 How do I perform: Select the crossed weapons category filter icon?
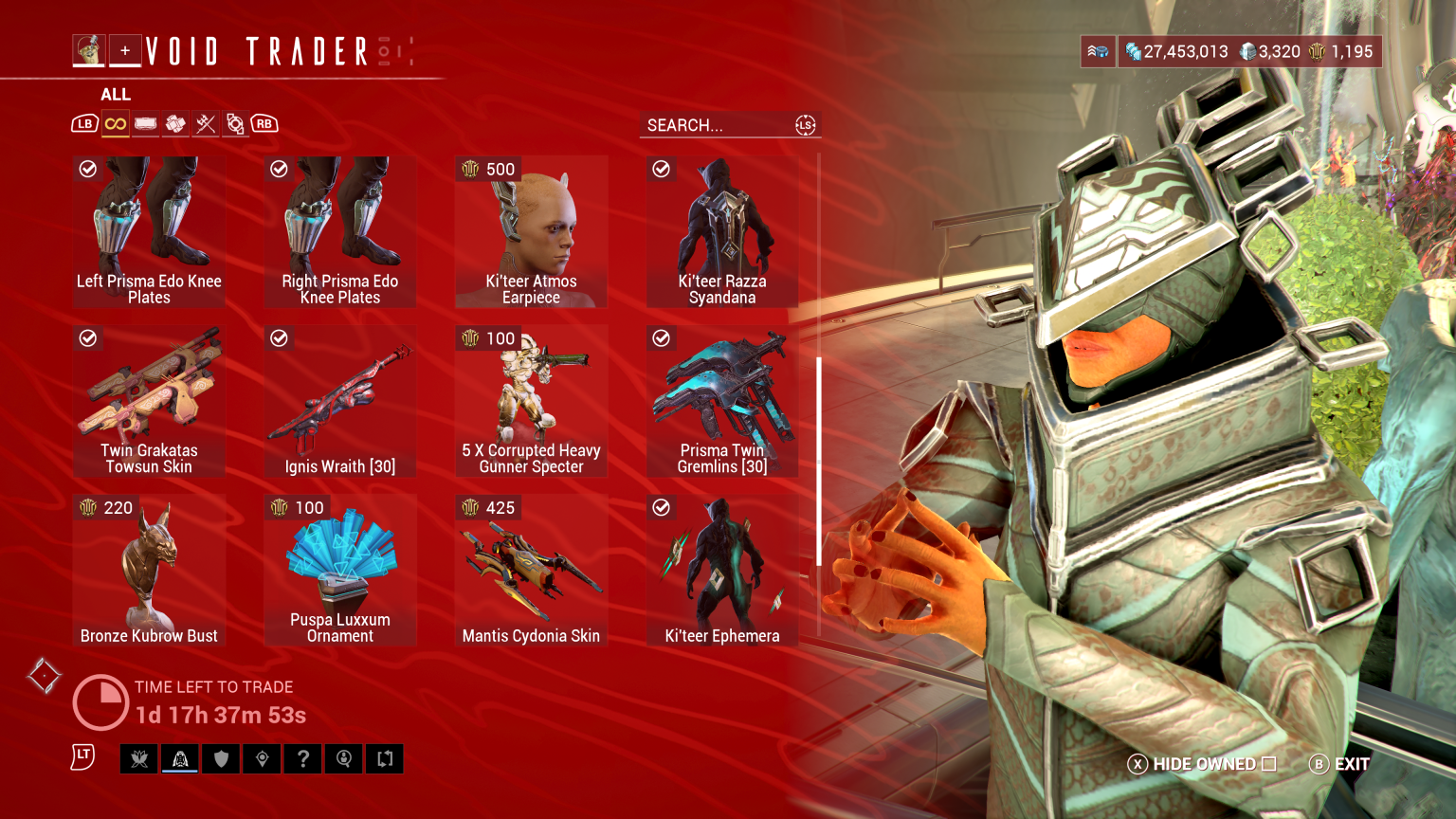pyautogui.click(x=205, y=123)
